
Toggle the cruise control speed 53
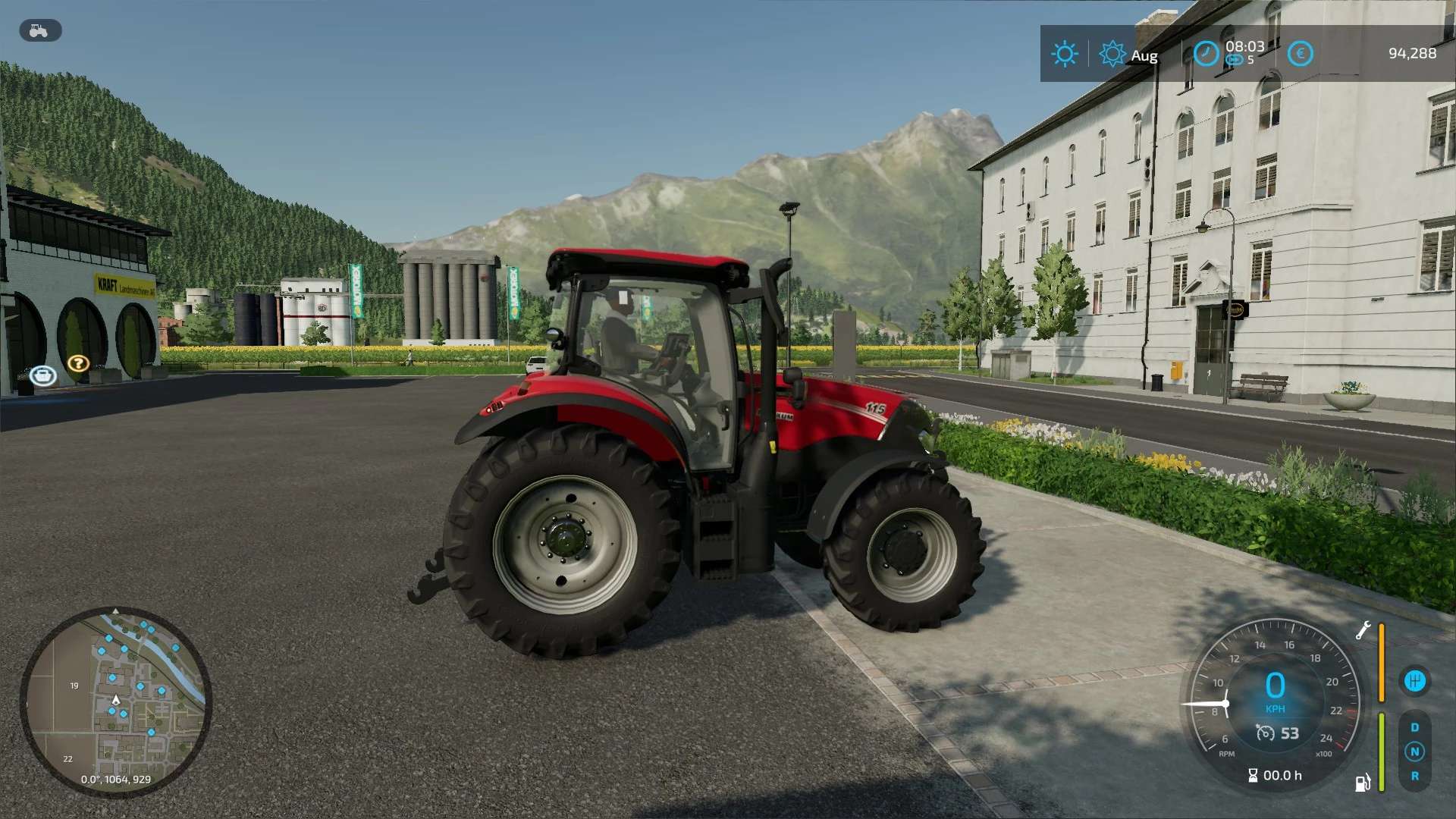tap(1278, 733)
